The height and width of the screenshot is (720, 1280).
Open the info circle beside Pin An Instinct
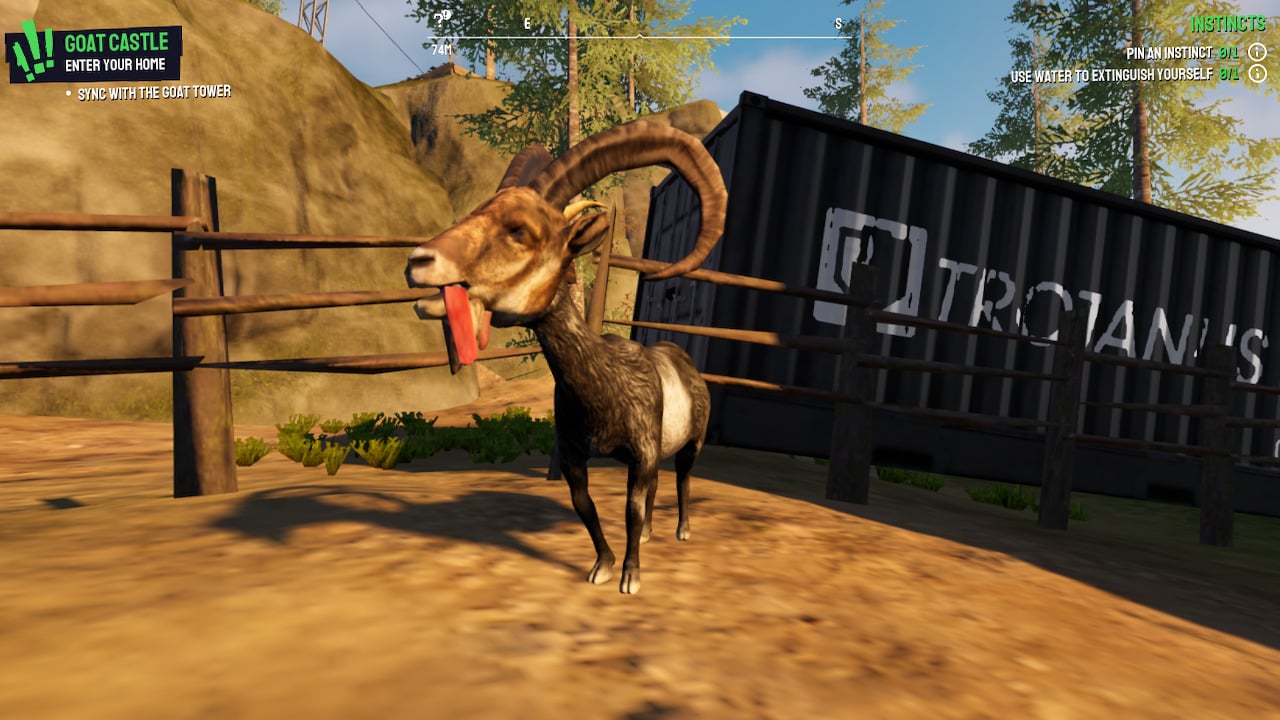click(1257, 51)
